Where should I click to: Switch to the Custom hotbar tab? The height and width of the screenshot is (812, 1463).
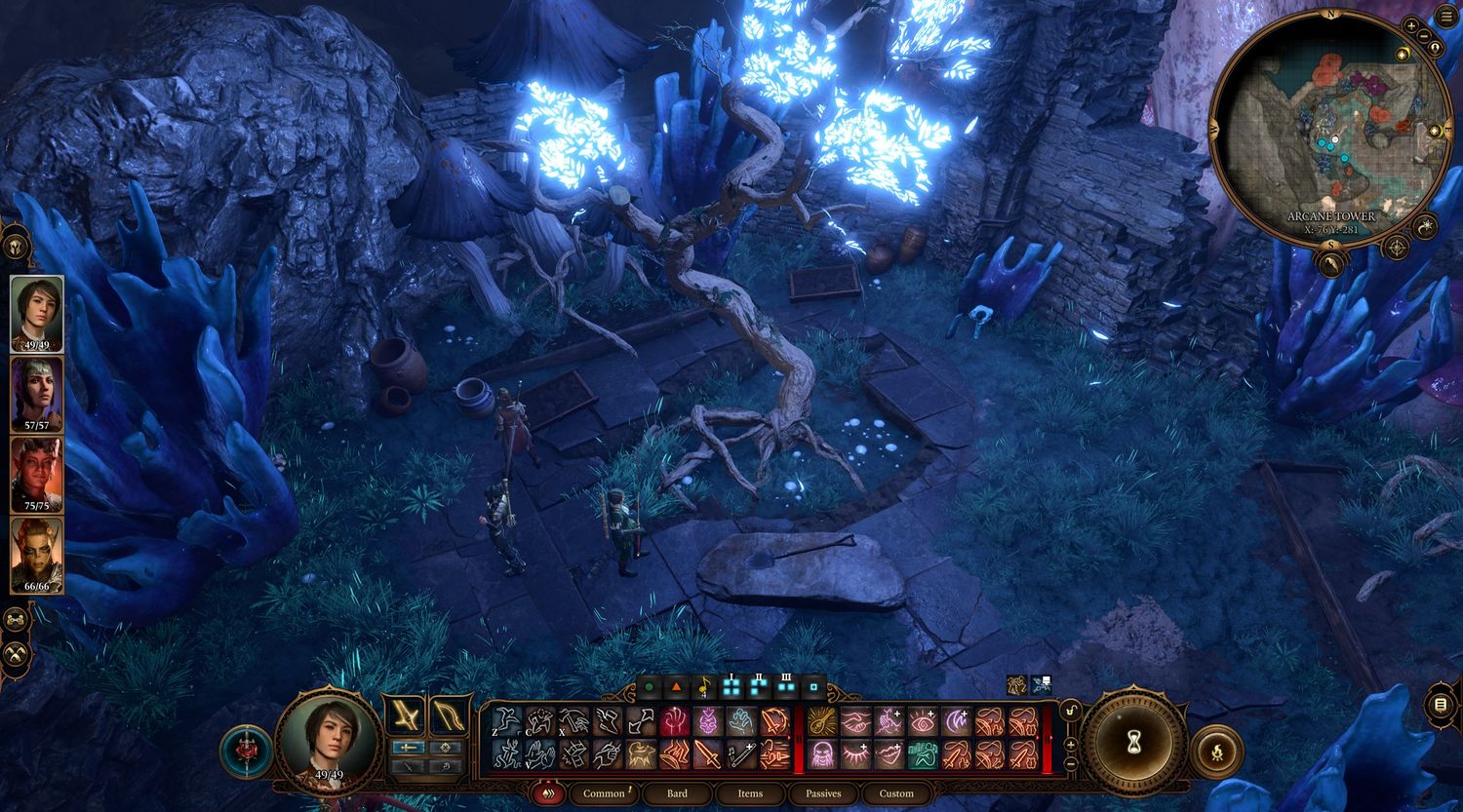tap(896, 793)
